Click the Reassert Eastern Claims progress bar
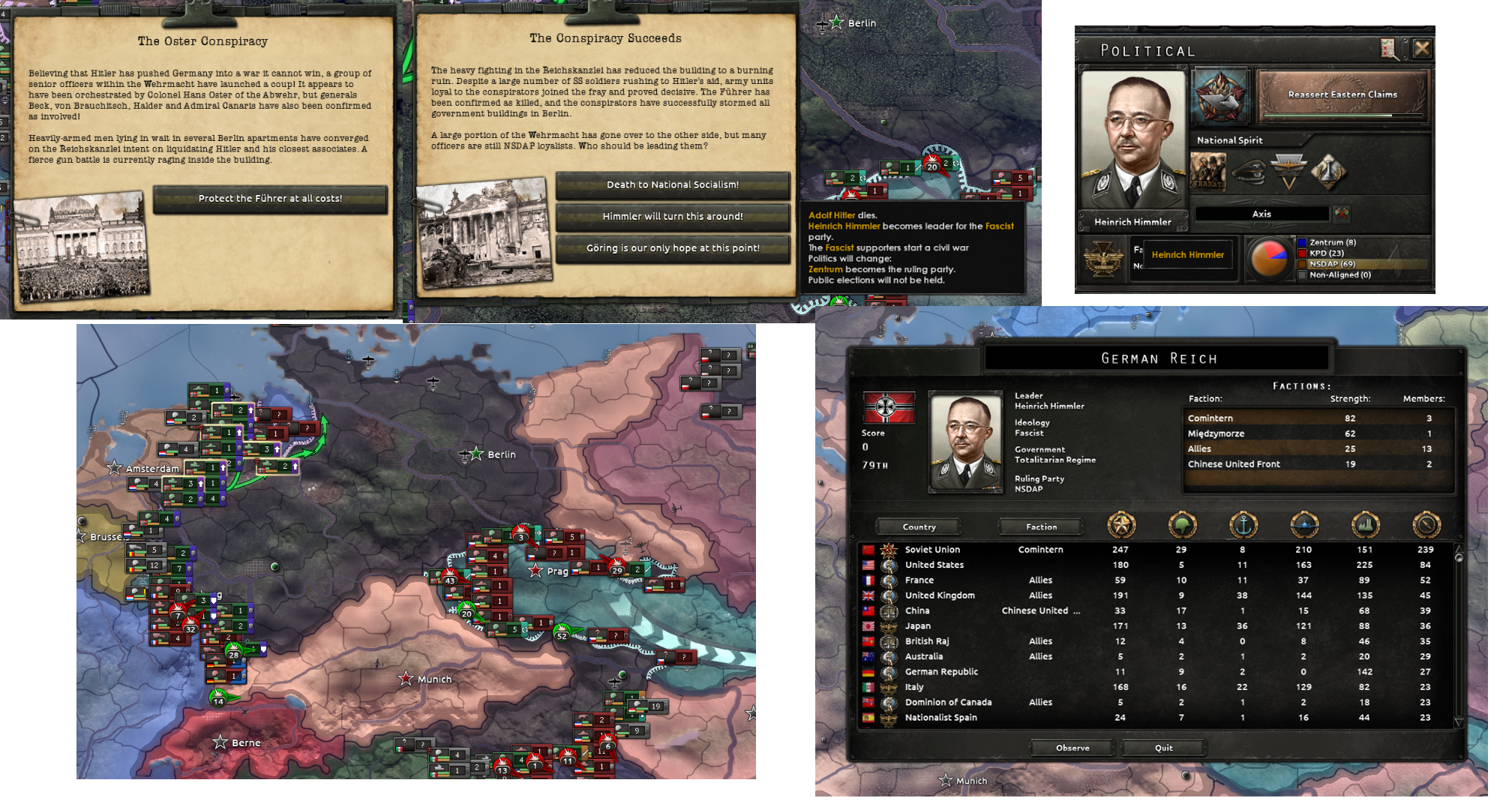 [1342, 114]
